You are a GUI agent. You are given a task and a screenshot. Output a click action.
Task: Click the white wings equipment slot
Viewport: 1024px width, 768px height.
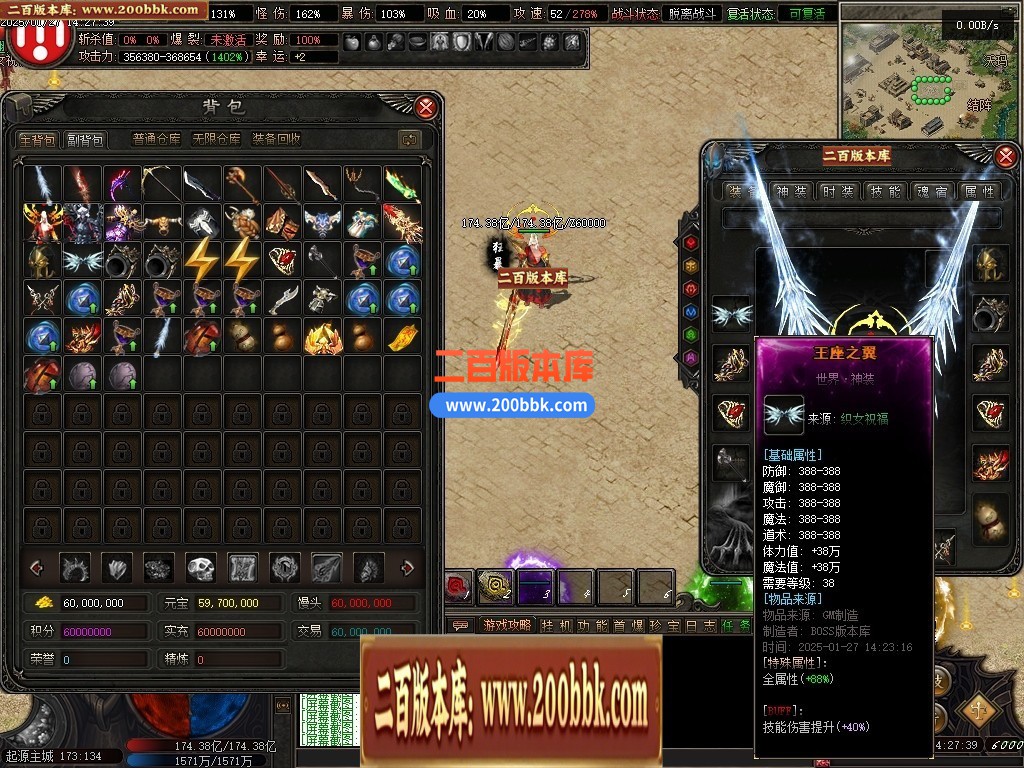pyautogui.click(x=730, y=314)
